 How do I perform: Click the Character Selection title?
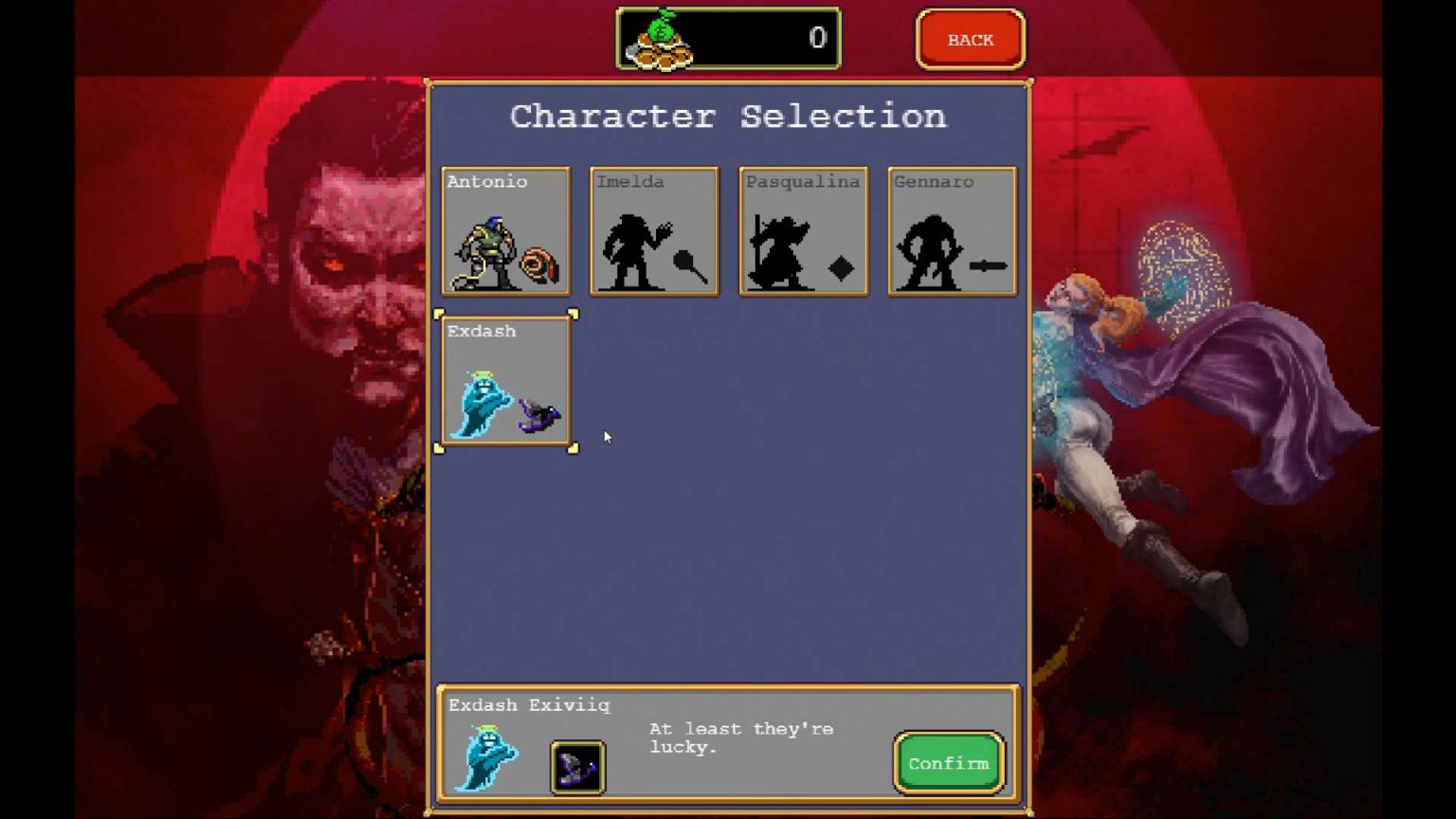728,116
